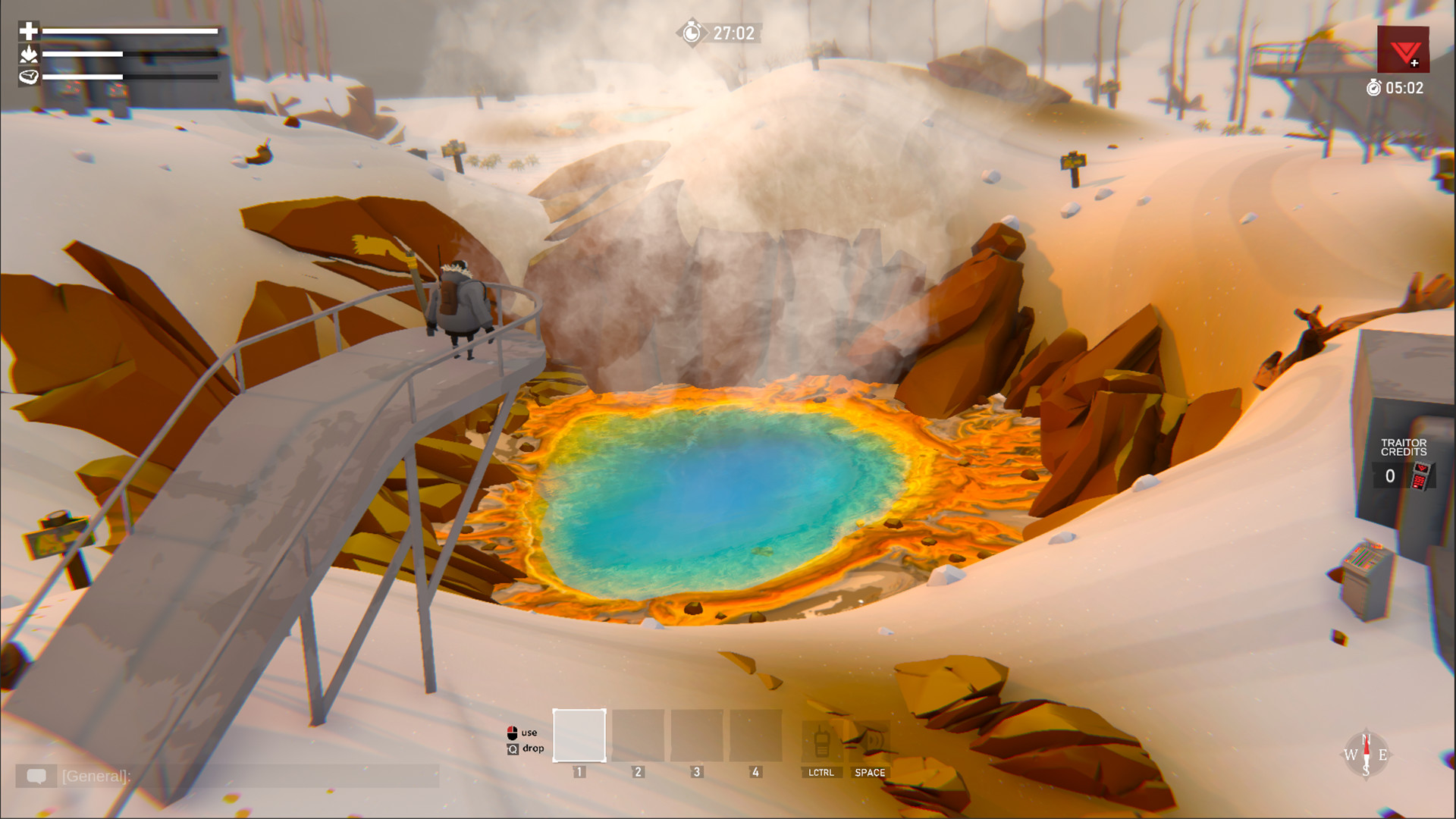1456x819 pixels.
Task: Click the stopwatch icon beside 27:02 timer
Action: click(691, 33)
